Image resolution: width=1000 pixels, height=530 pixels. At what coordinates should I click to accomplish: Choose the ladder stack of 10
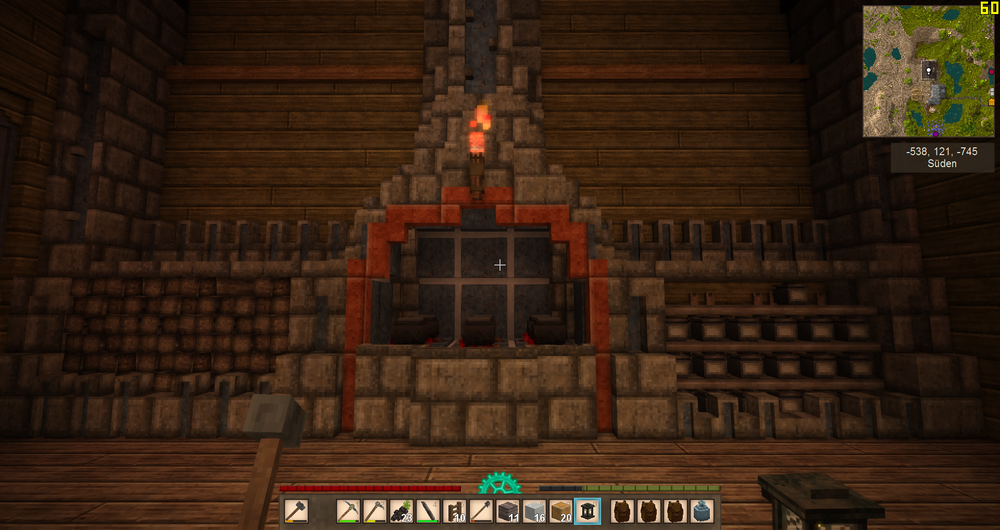click(x=455, y=511)
